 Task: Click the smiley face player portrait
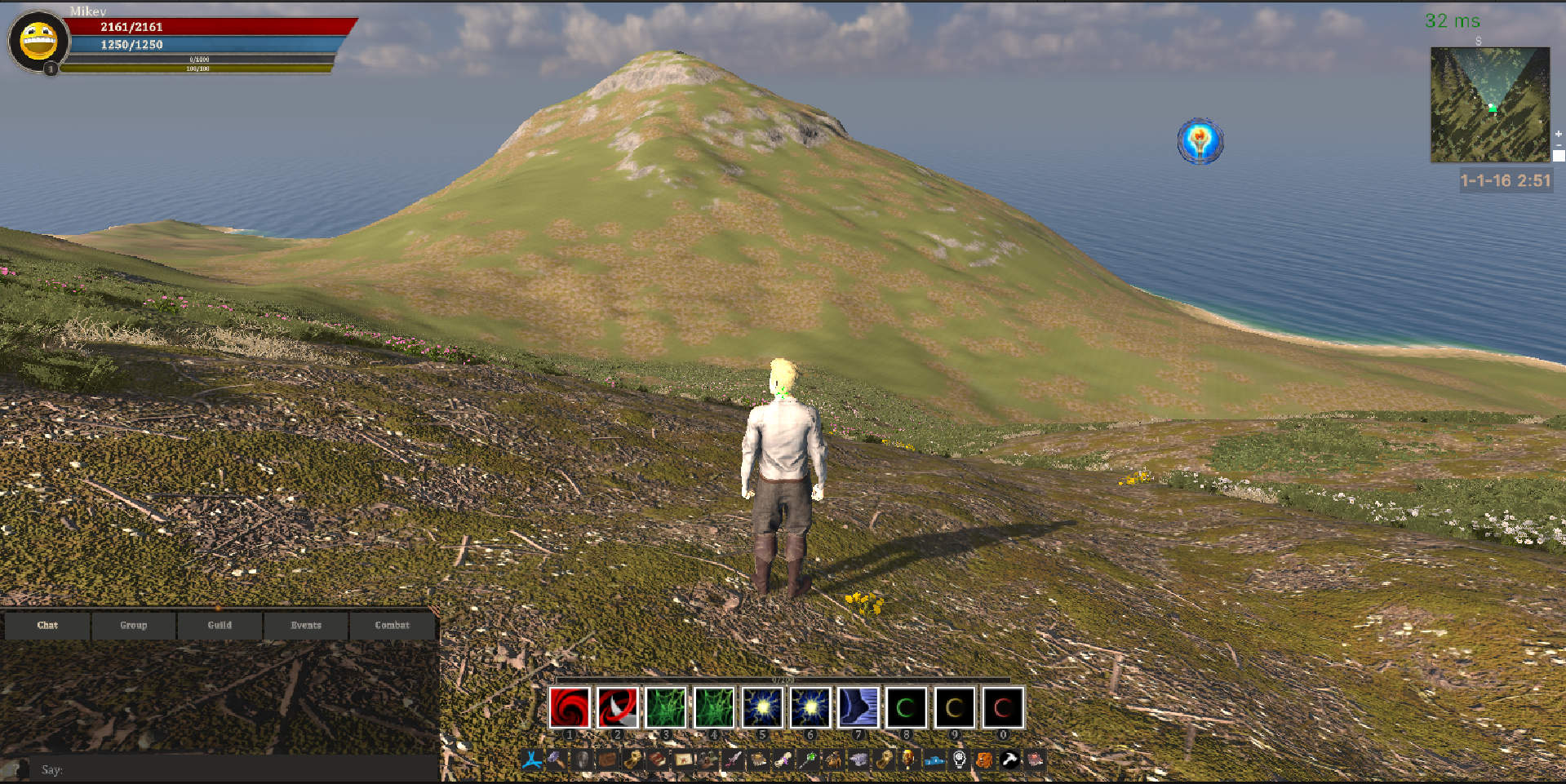[x=38, y=41]
